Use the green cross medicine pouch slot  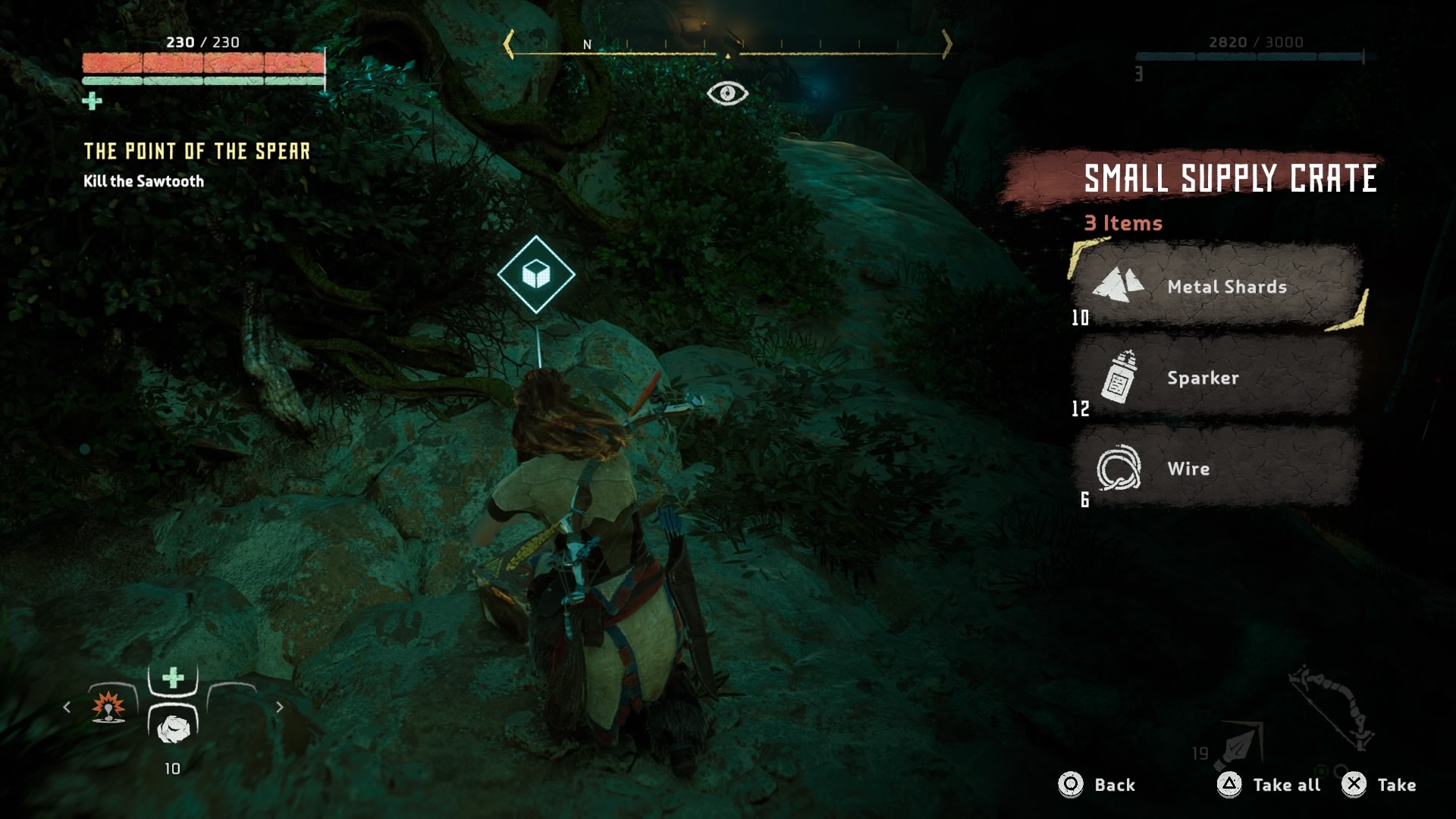tap(173, 677)
